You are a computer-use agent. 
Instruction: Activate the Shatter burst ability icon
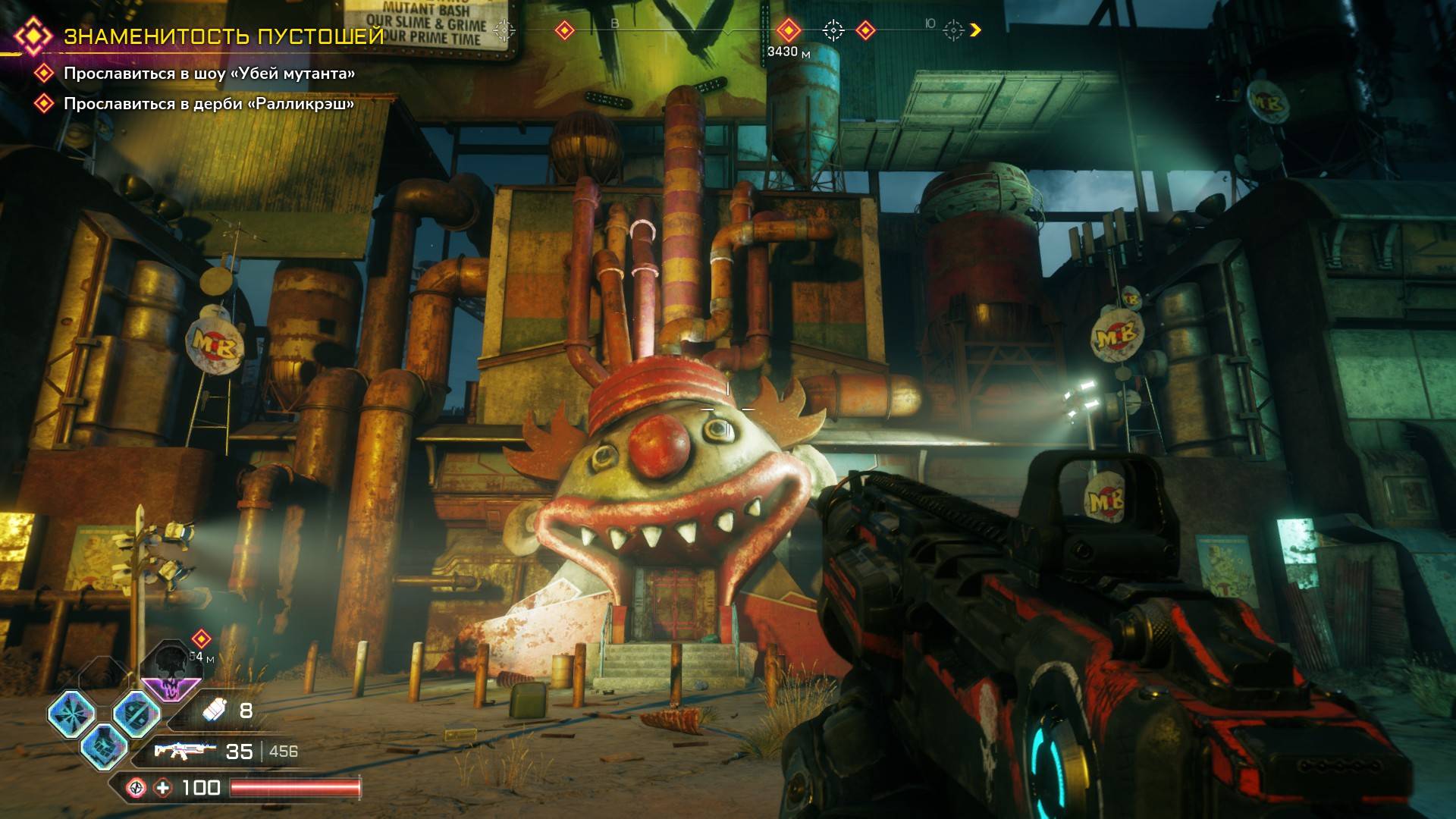[x=72, y=714]
